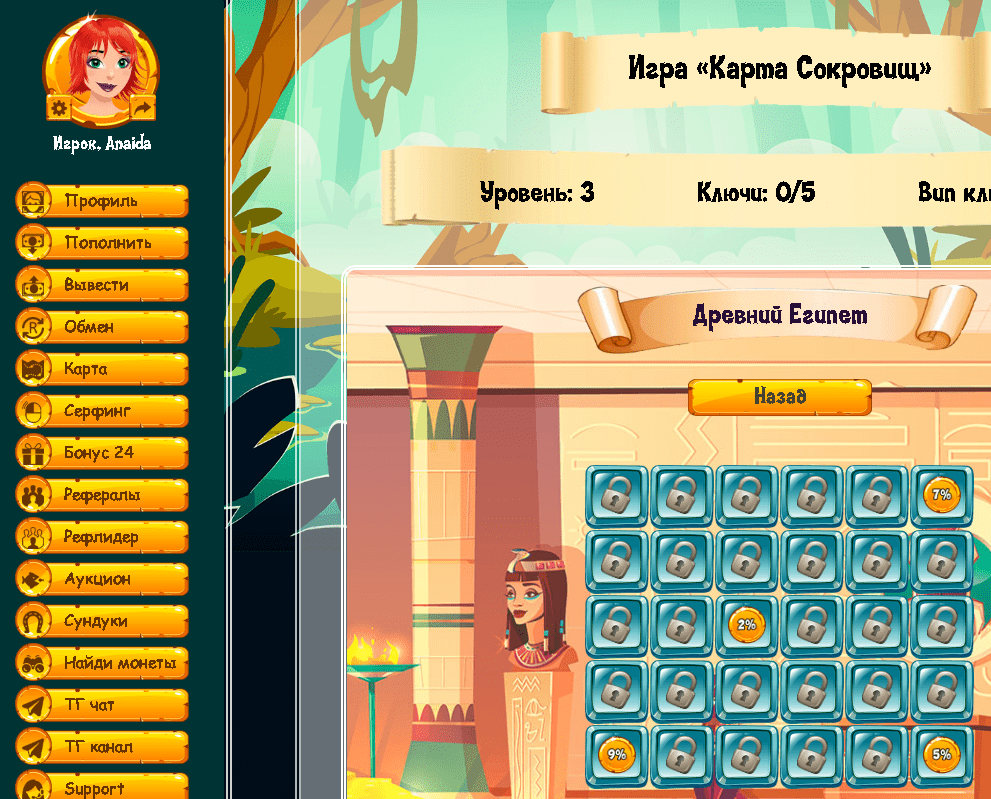Pick the 2% coin tile

[746, 625]
